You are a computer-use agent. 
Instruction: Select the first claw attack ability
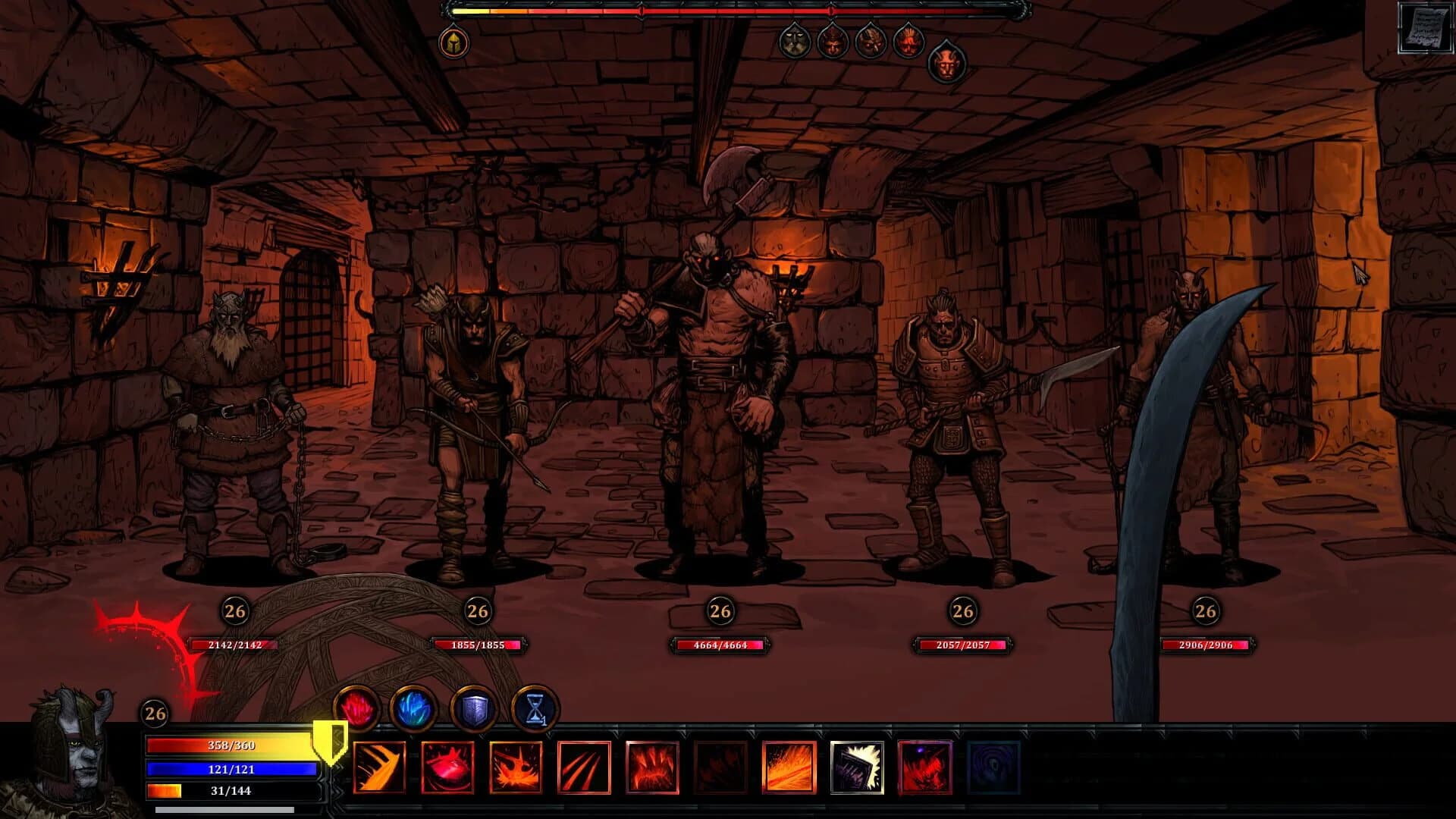point(379,767)
